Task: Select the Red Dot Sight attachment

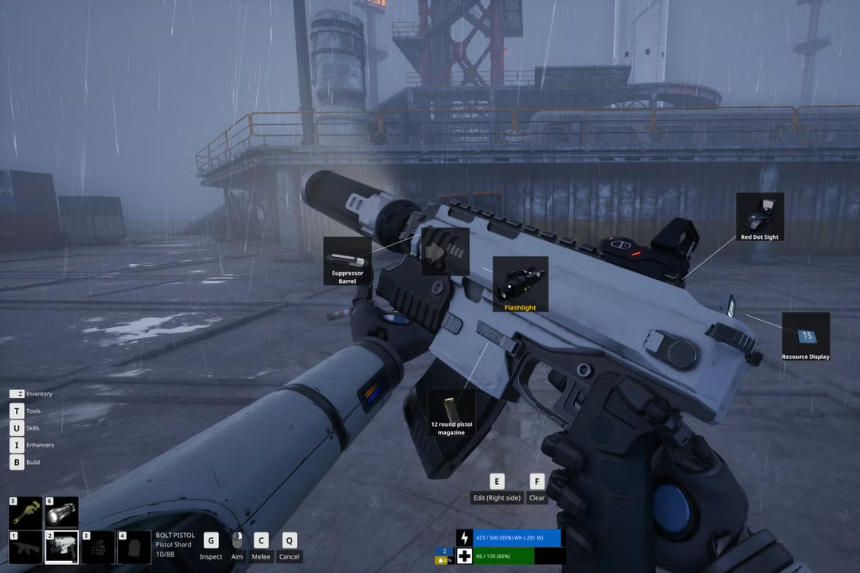Action: click(x=759, y=216)
